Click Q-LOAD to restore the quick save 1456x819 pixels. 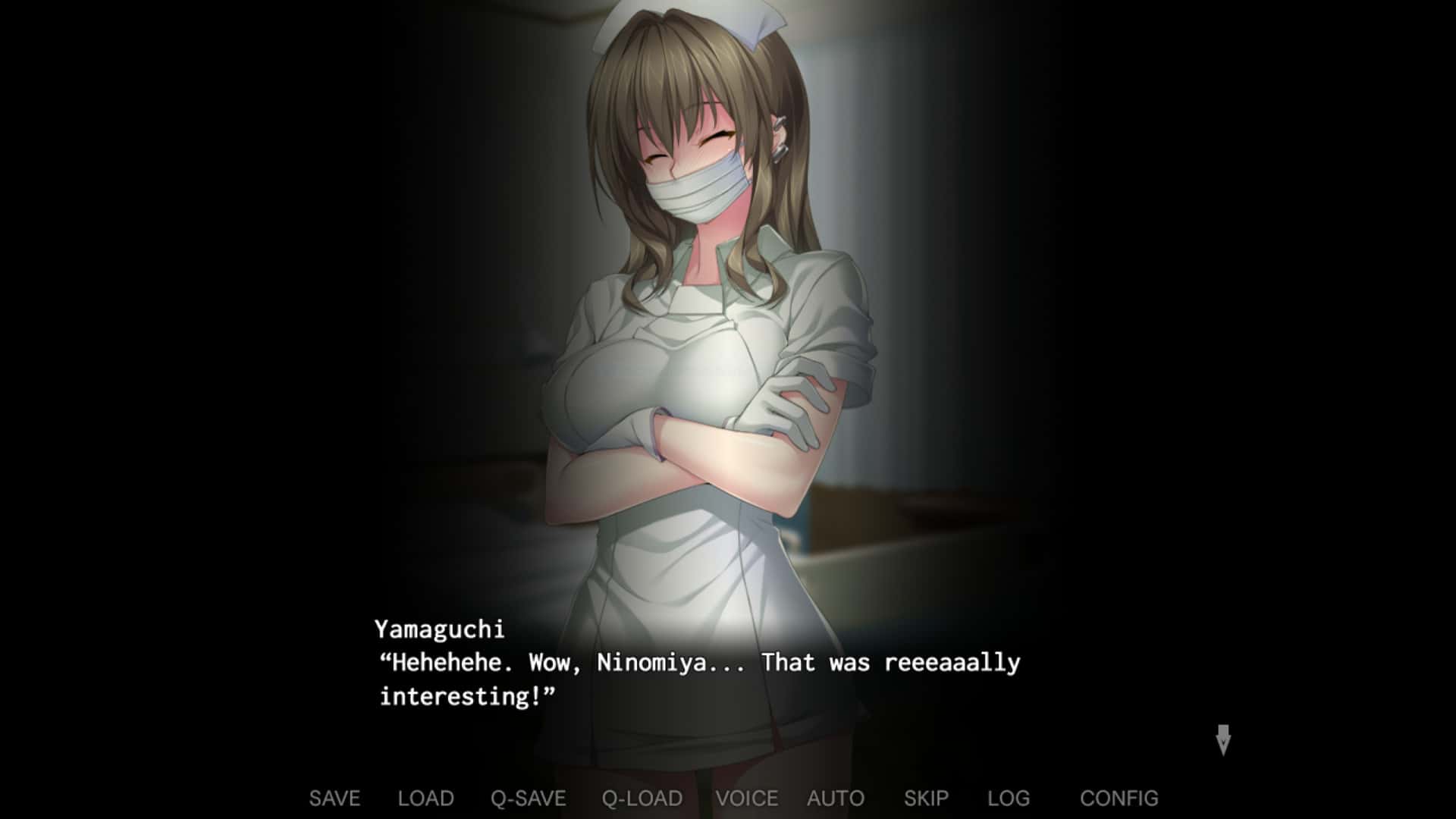[x=641, y=798]
